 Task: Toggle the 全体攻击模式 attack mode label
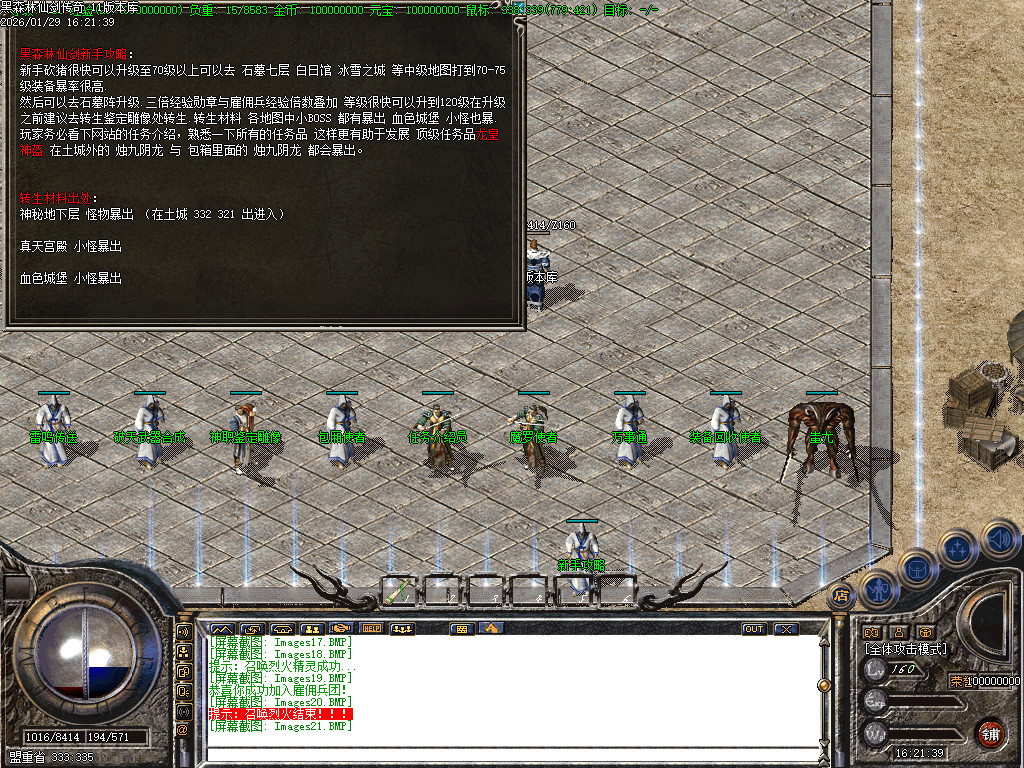(906, 649)
